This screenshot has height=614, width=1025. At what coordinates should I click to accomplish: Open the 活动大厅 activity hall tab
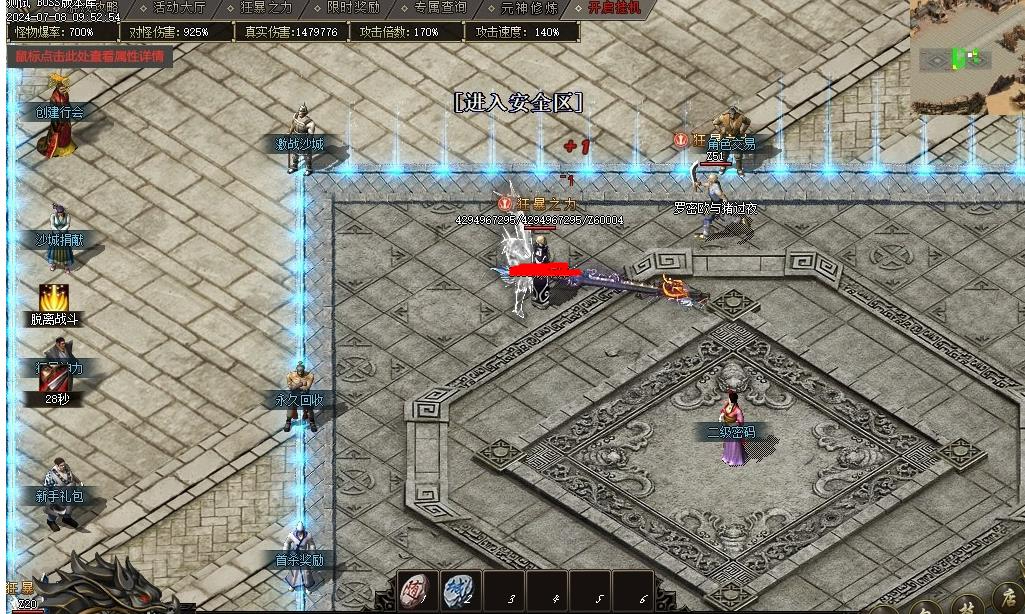pos(179,8)
